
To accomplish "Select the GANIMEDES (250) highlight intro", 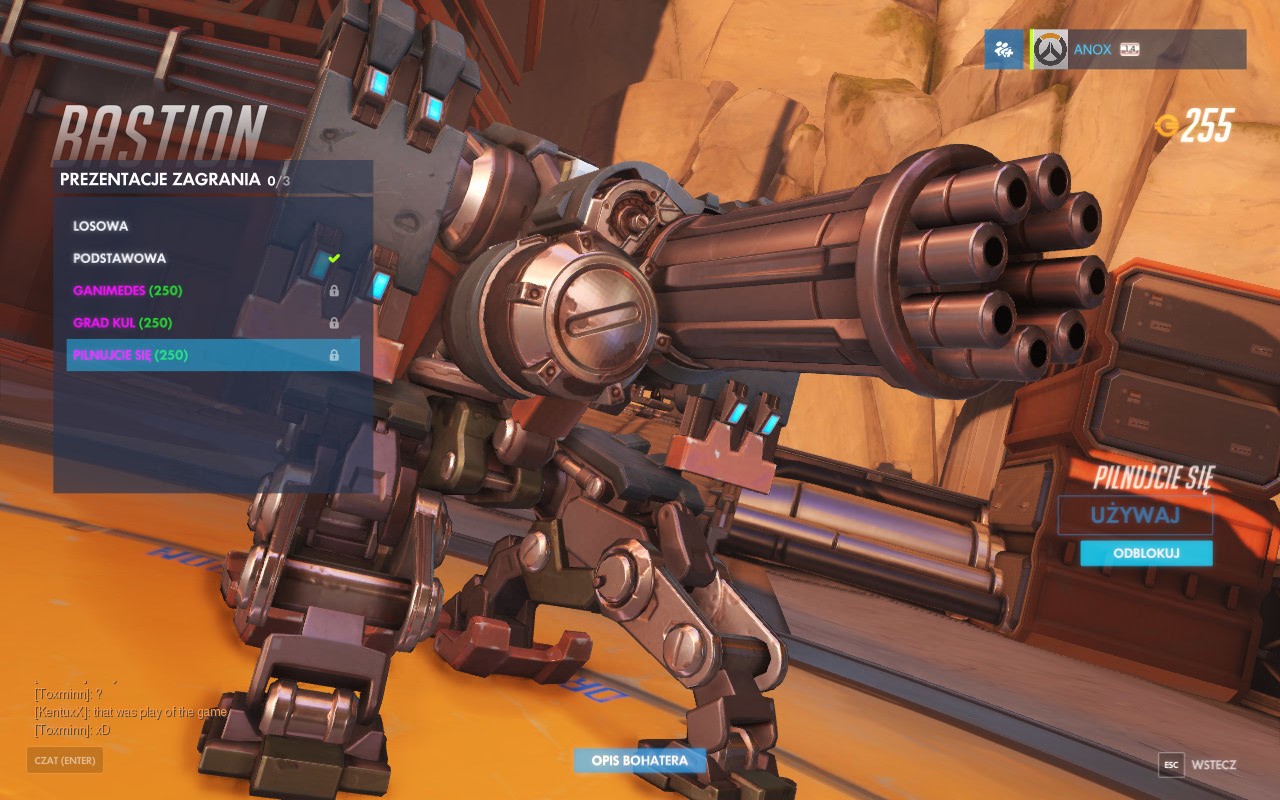I will tap(130, 289).
